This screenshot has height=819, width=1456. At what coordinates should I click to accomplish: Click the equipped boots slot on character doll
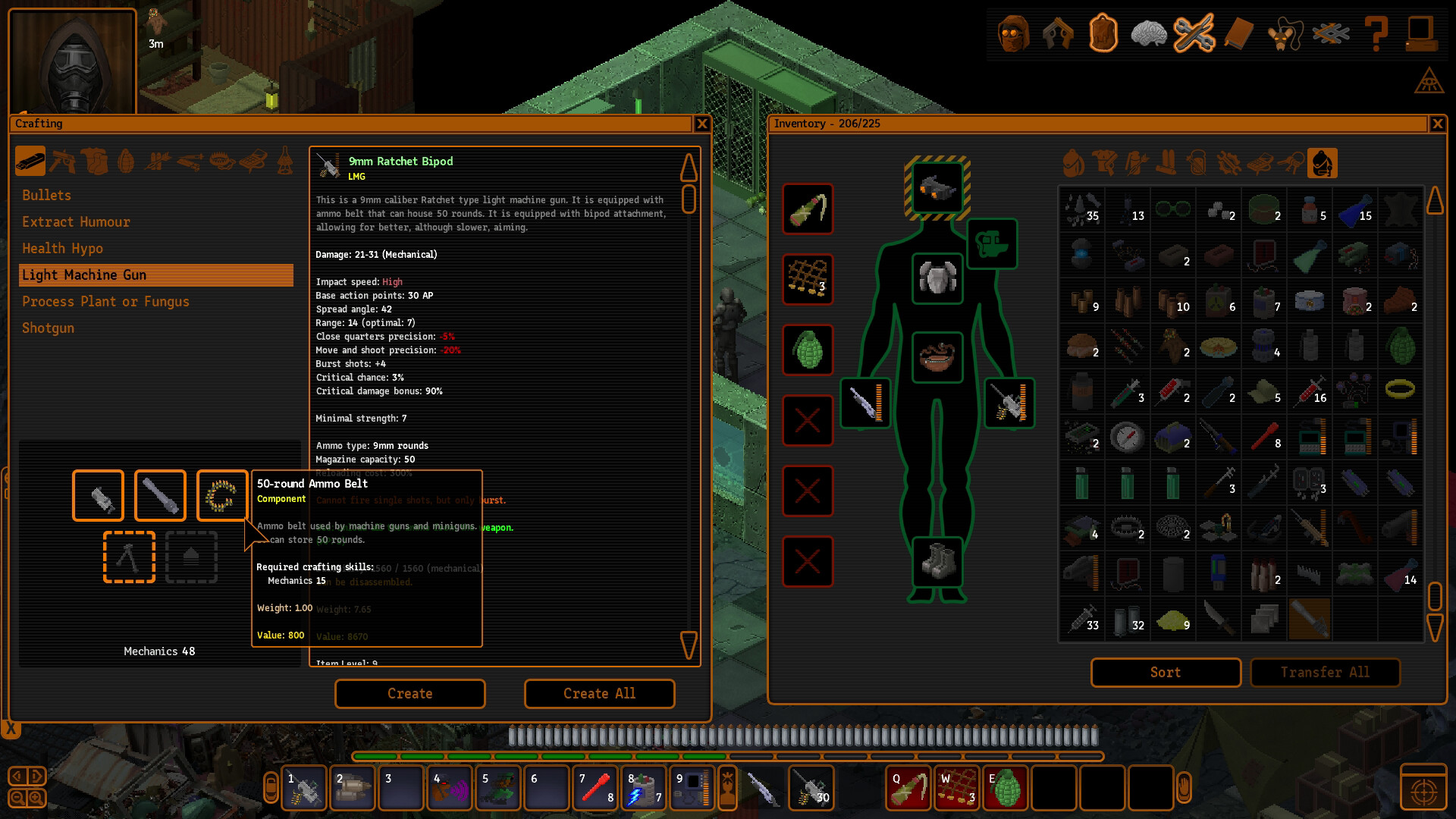point(937,562)
